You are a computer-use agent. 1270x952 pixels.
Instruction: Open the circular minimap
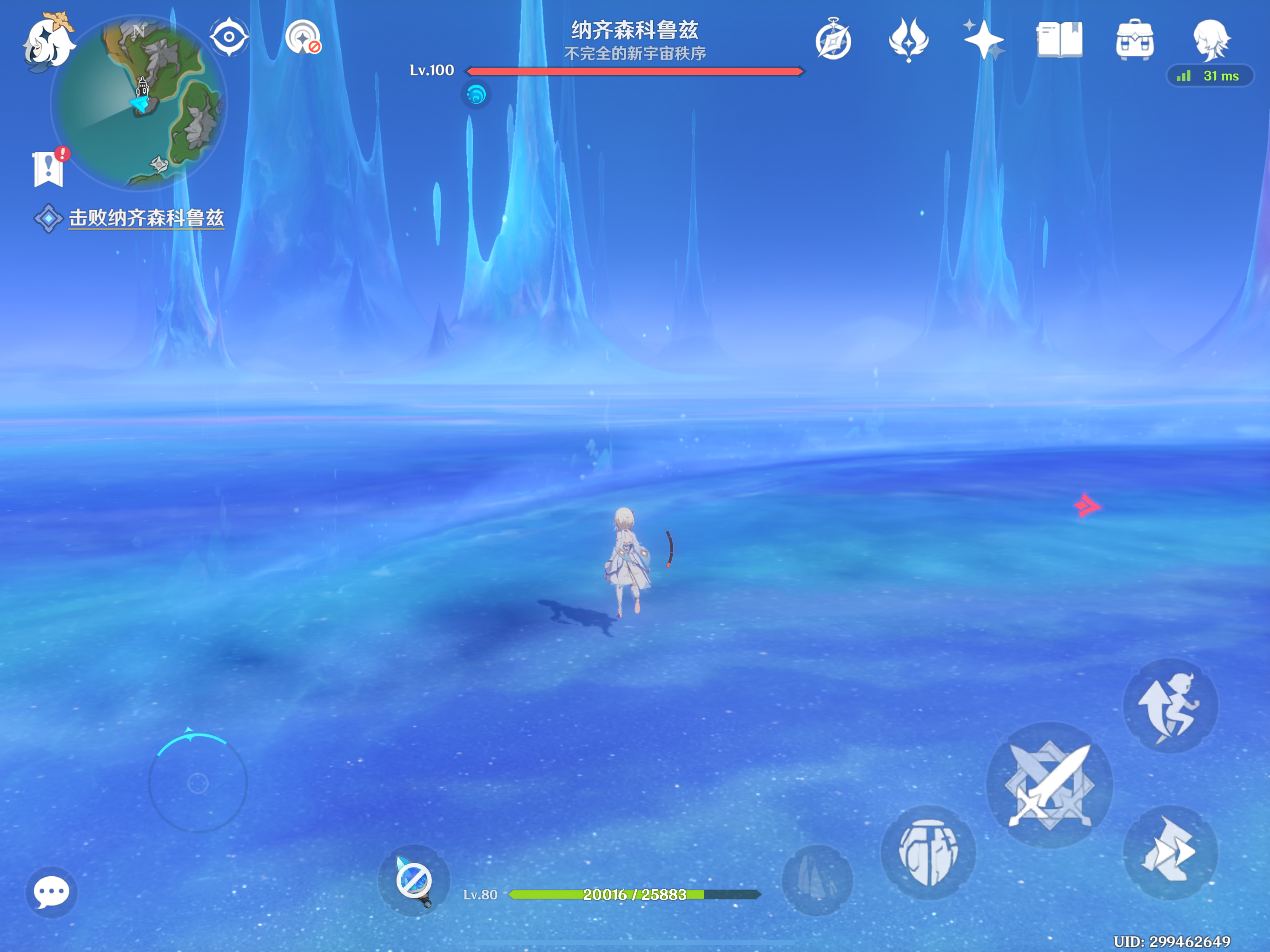(139, 102)
